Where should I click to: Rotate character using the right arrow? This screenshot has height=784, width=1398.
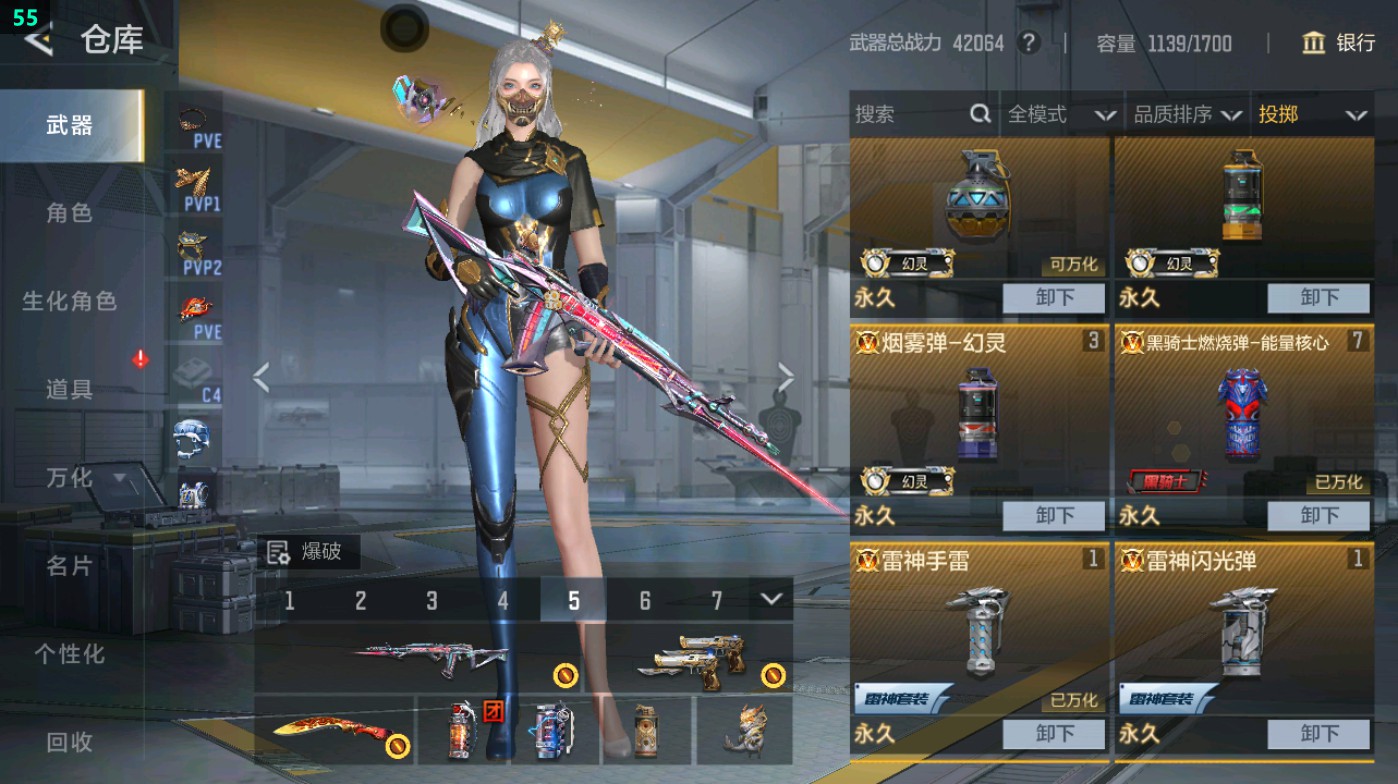(x=786, y=379)
